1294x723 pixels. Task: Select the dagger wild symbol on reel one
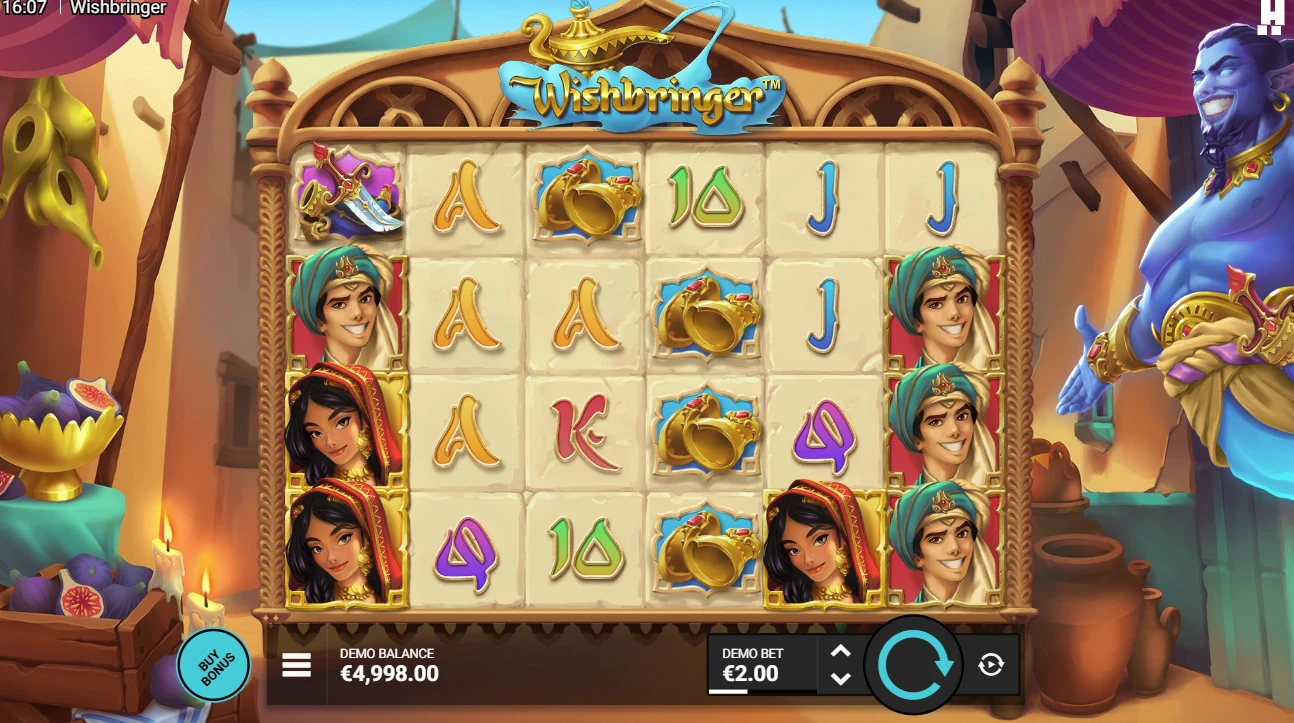click(347, 197)
